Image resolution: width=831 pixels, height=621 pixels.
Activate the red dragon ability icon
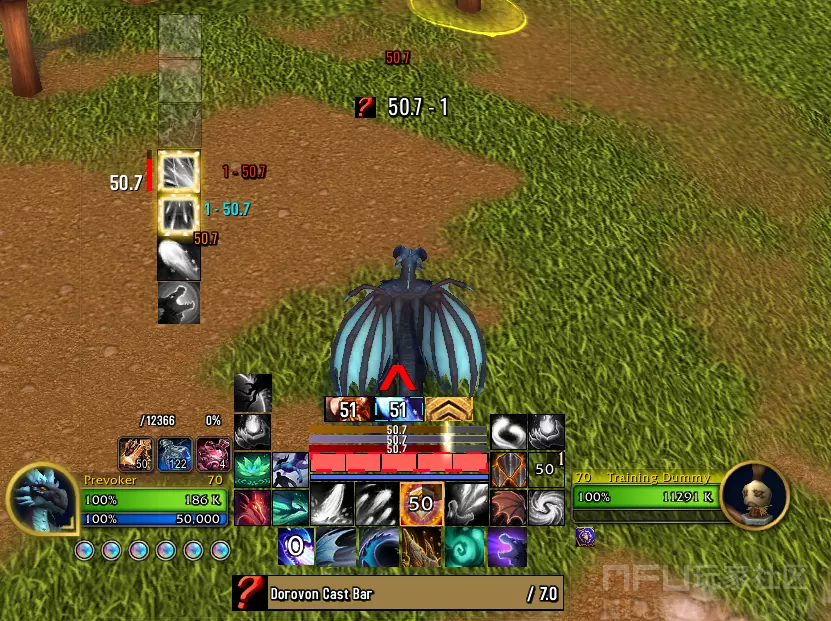click(x=252, y=507)
